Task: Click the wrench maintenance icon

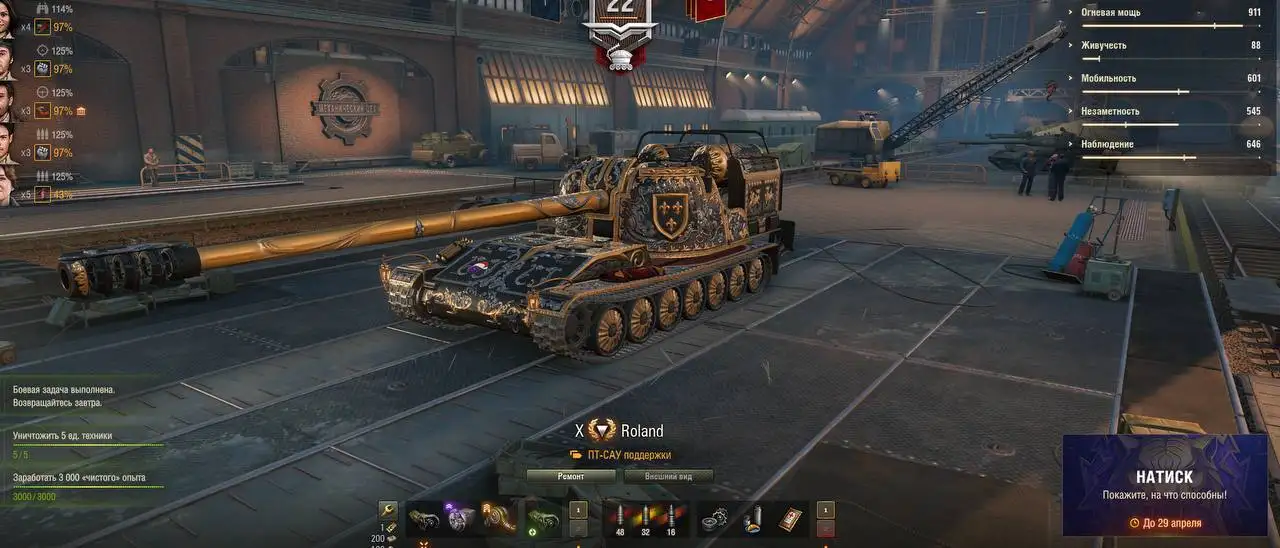Action: click(x=388, y=512)
